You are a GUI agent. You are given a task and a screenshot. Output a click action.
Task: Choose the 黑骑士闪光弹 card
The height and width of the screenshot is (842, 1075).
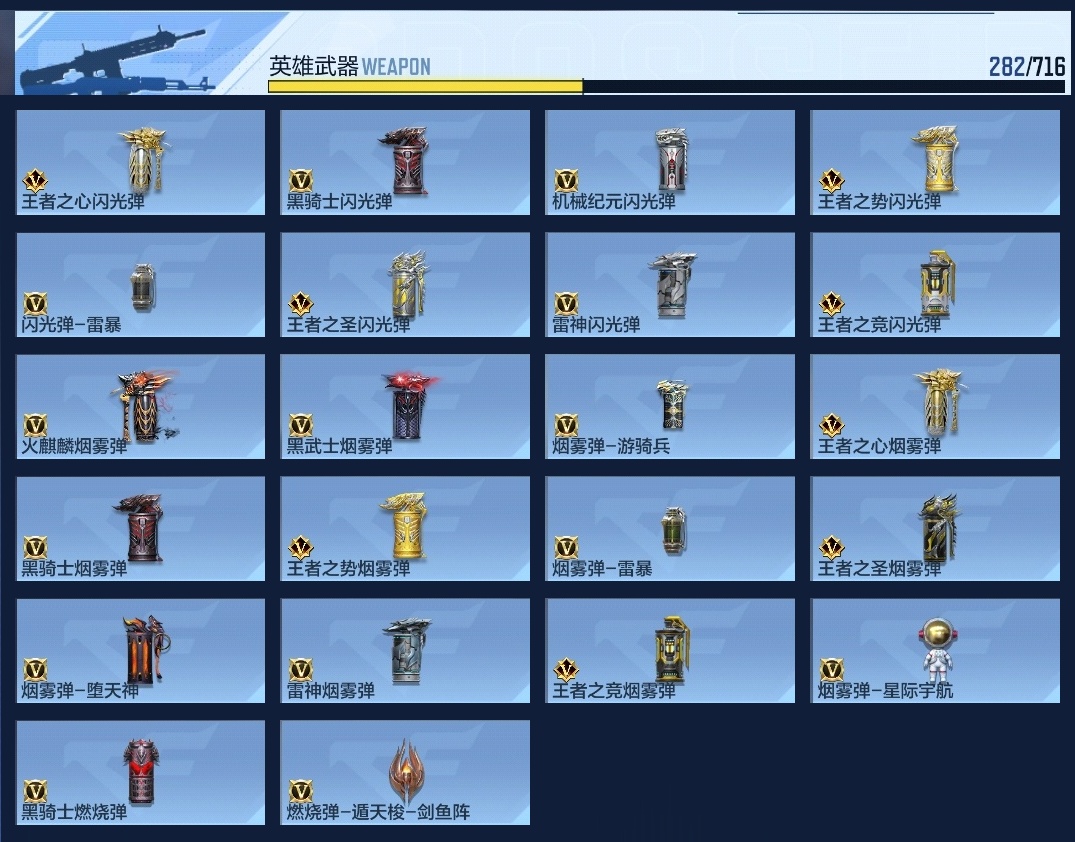pos(405,162)
